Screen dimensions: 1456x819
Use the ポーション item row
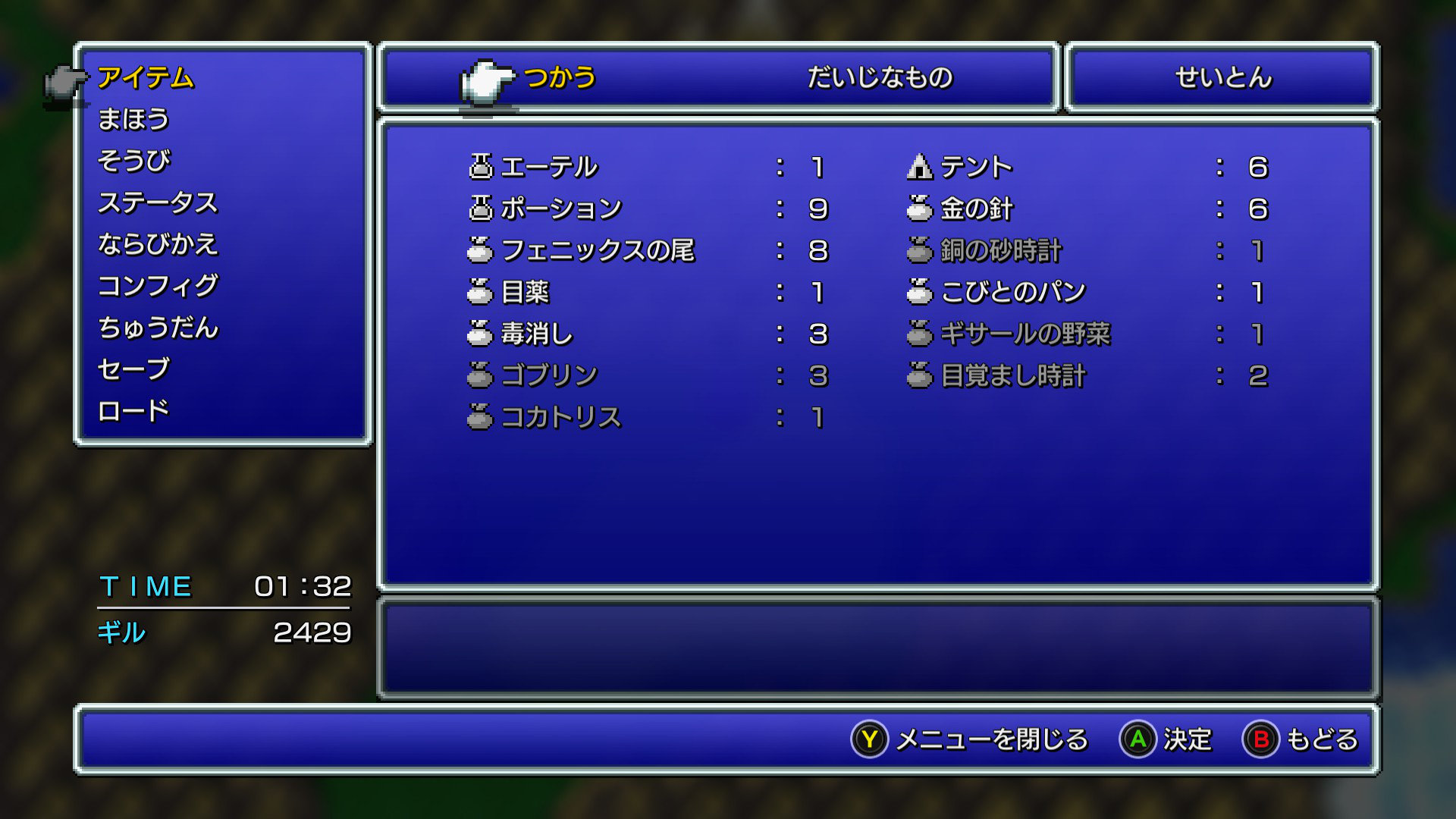561,209
